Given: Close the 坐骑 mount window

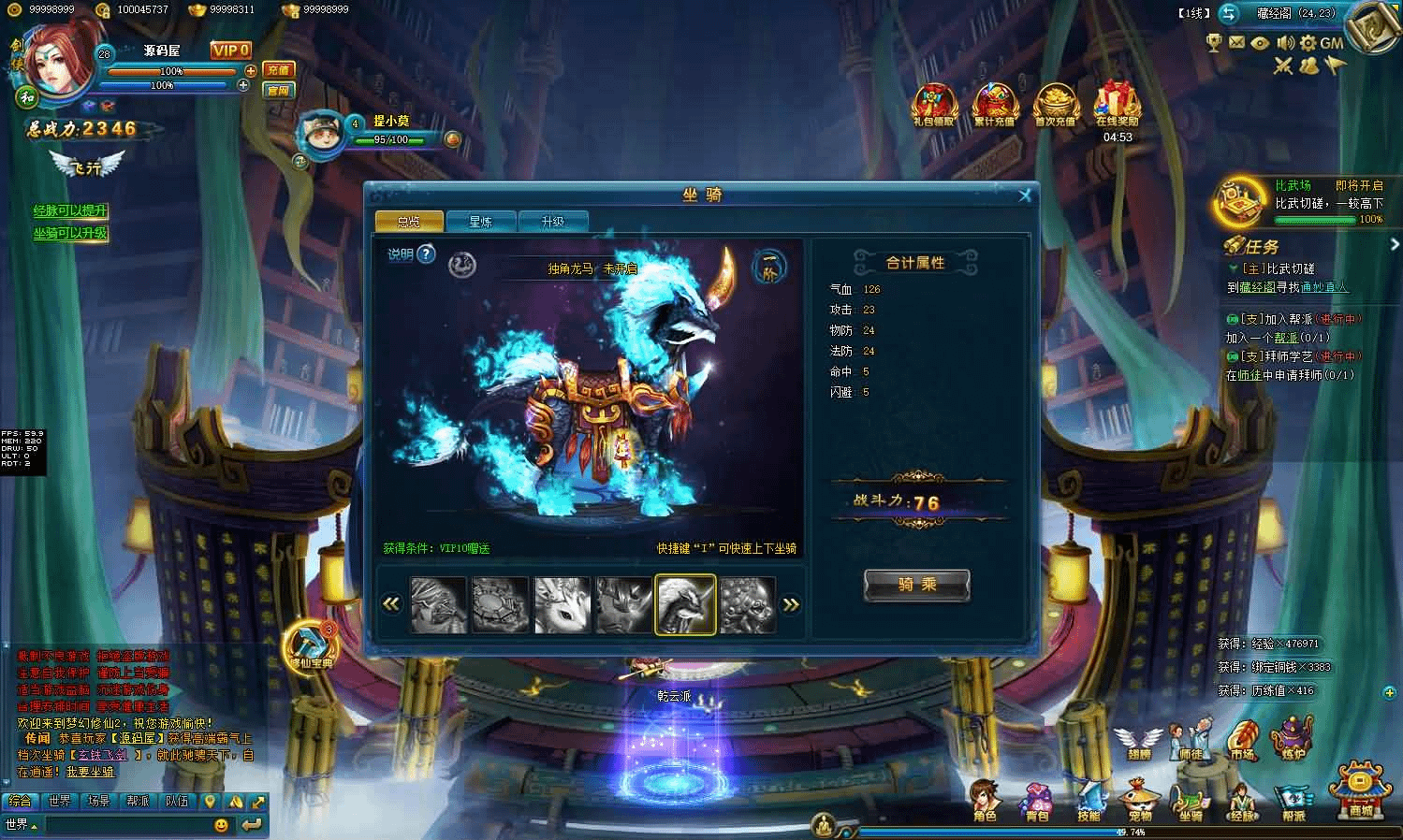Looking at the screenshot, I should pos(1025,195).
